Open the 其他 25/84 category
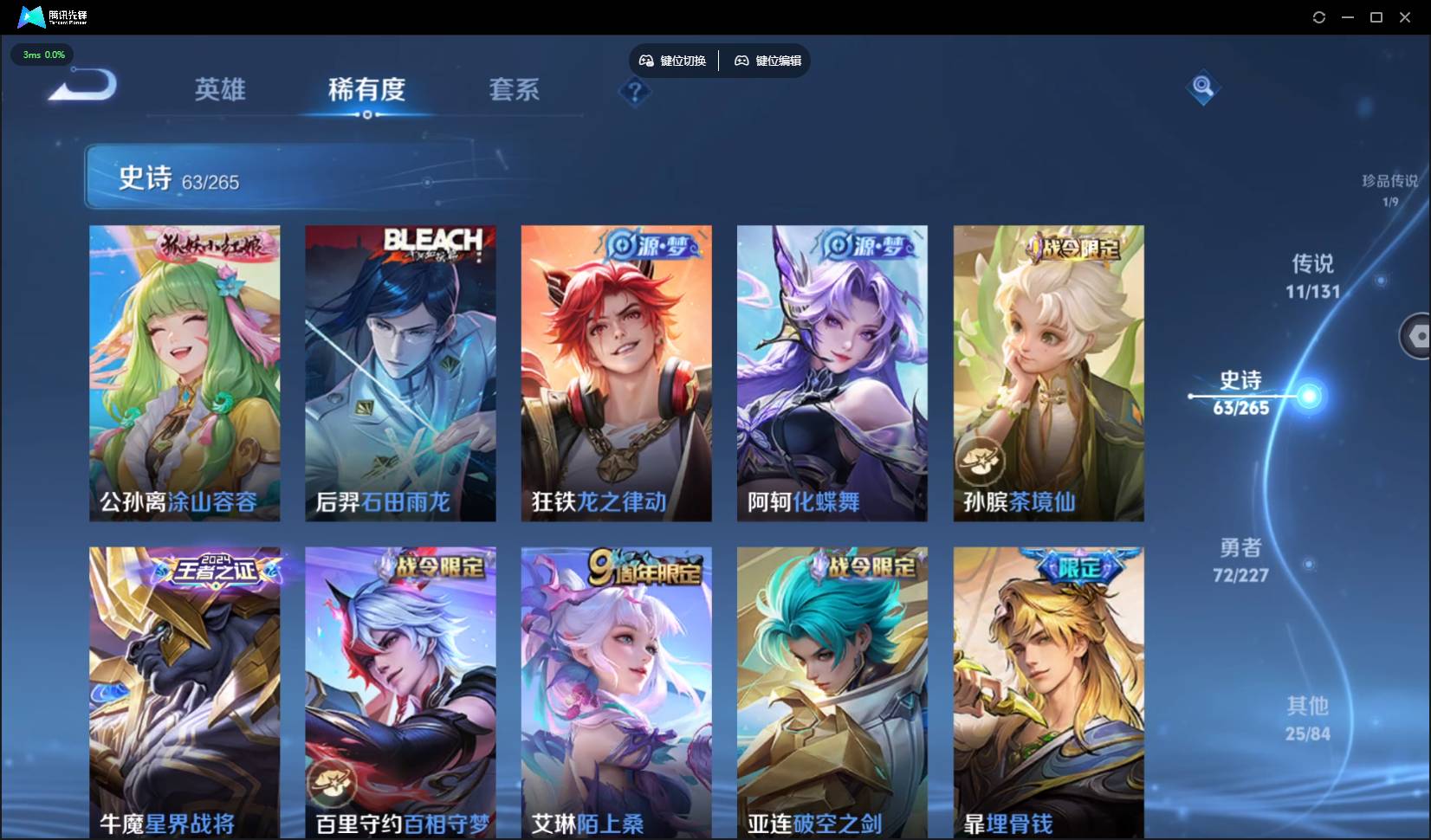This screenshot has height=840, width=1431. (1310, 718)
